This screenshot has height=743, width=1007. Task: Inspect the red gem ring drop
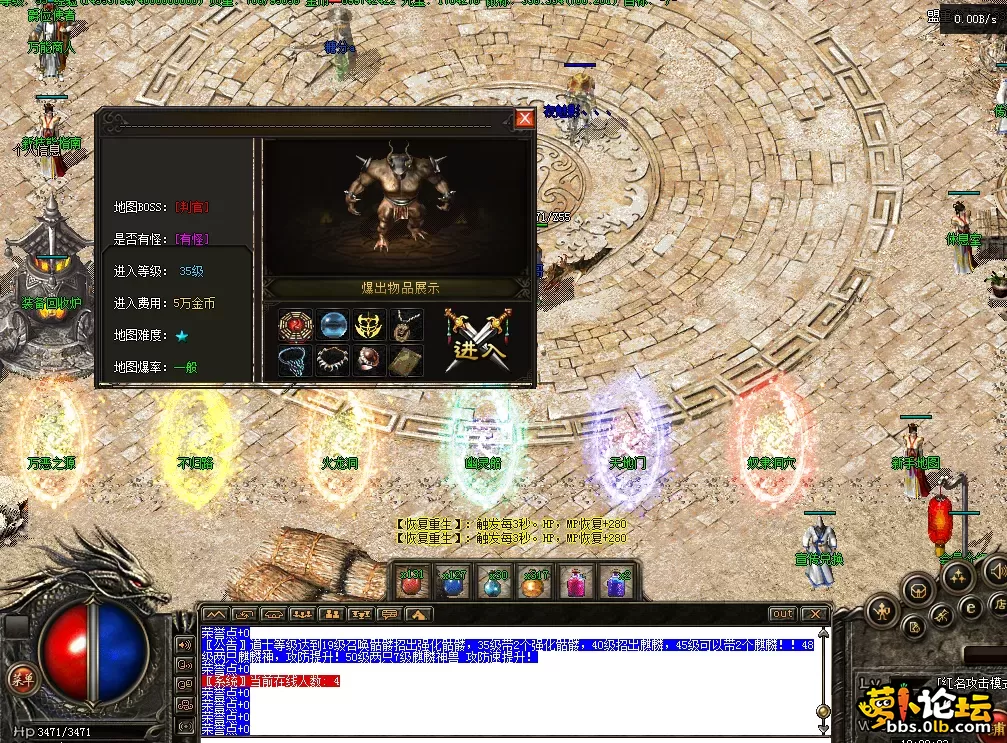point(369,360)
